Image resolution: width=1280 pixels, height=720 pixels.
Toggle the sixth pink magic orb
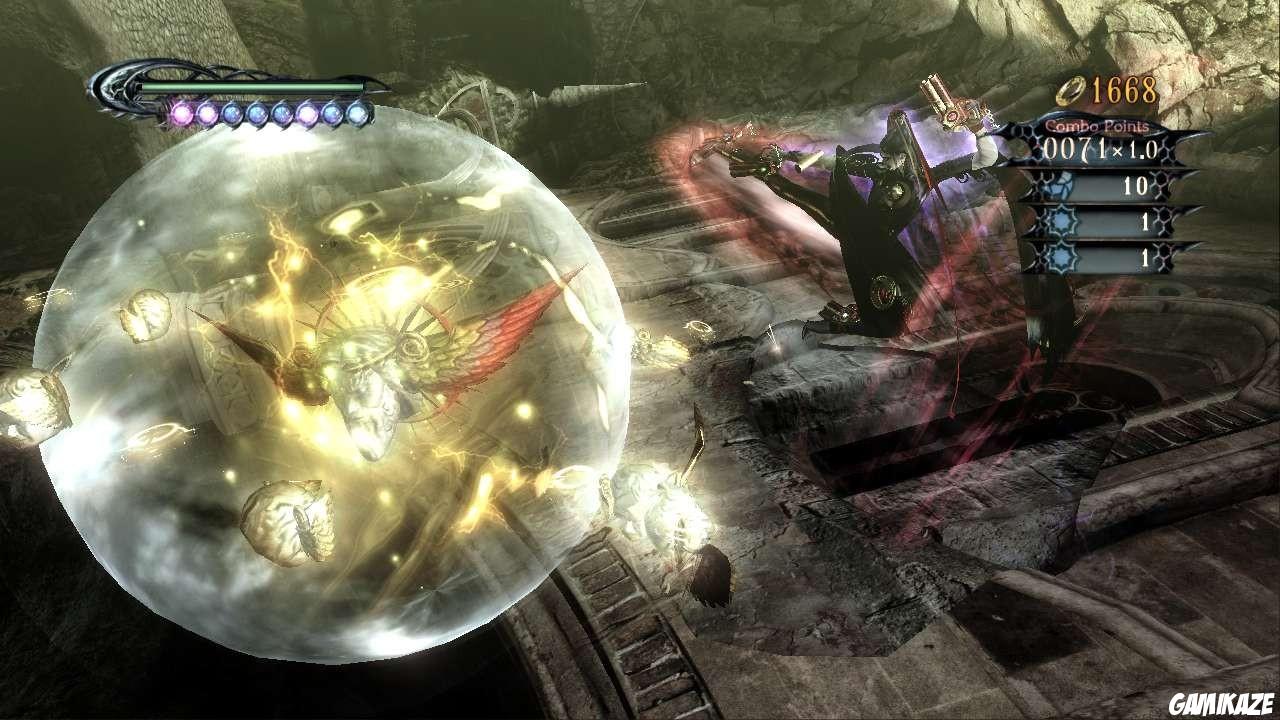305,113
